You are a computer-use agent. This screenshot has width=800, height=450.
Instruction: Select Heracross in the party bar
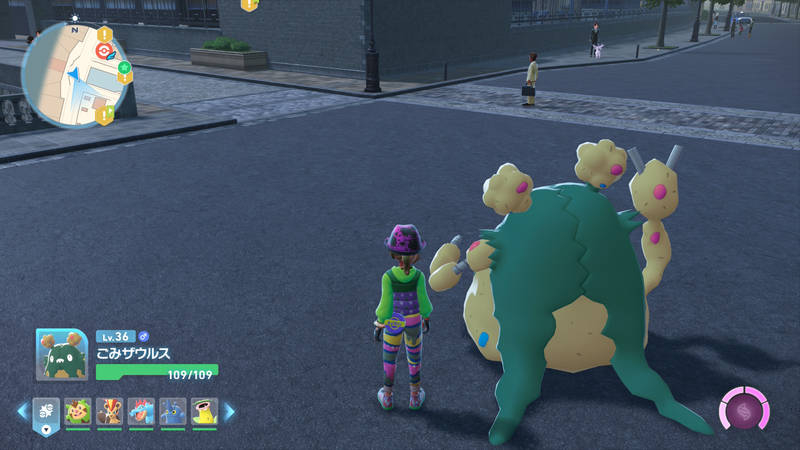click(173, 411)
